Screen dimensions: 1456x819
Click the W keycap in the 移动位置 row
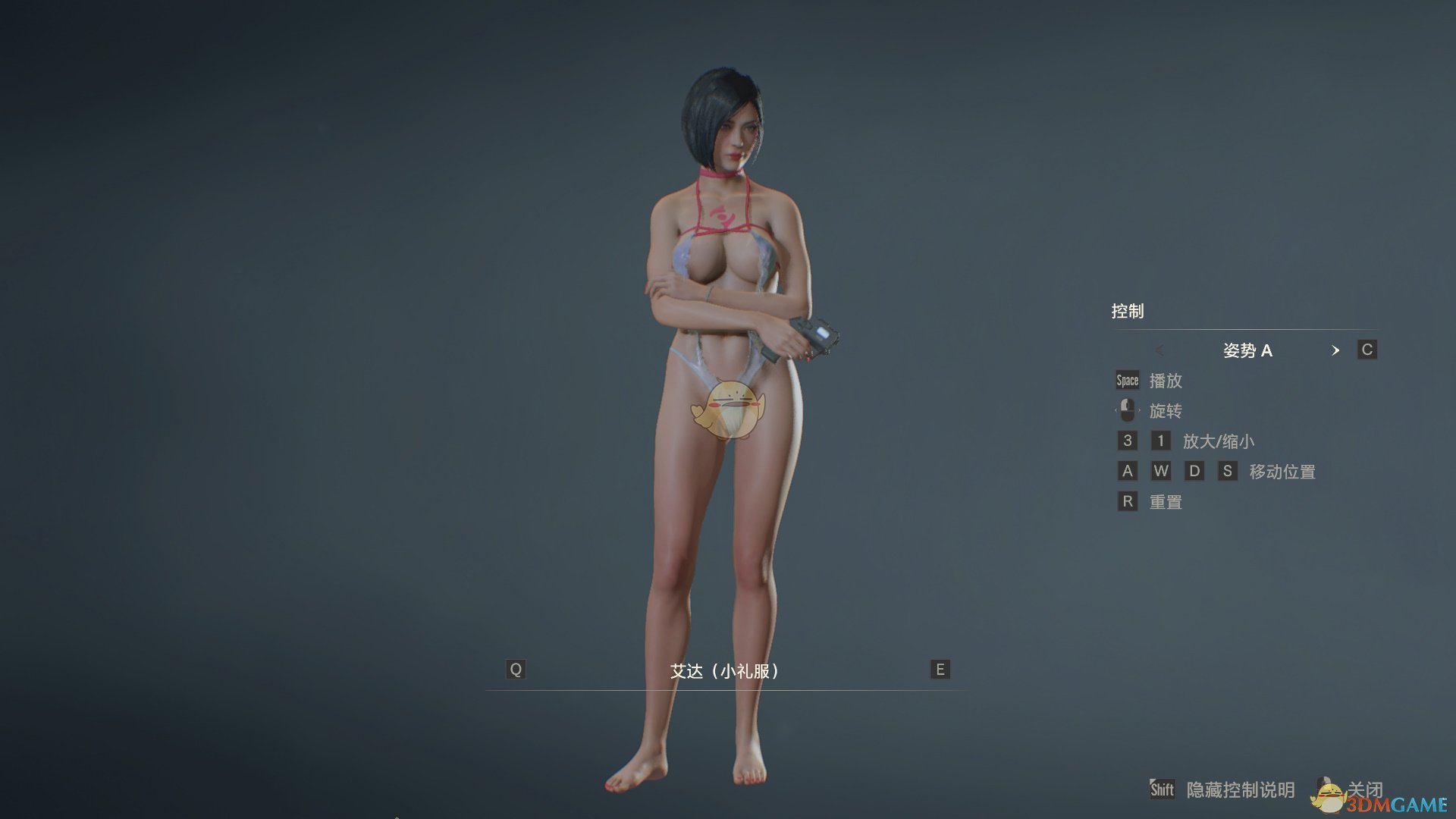(x=1162, y=471)
